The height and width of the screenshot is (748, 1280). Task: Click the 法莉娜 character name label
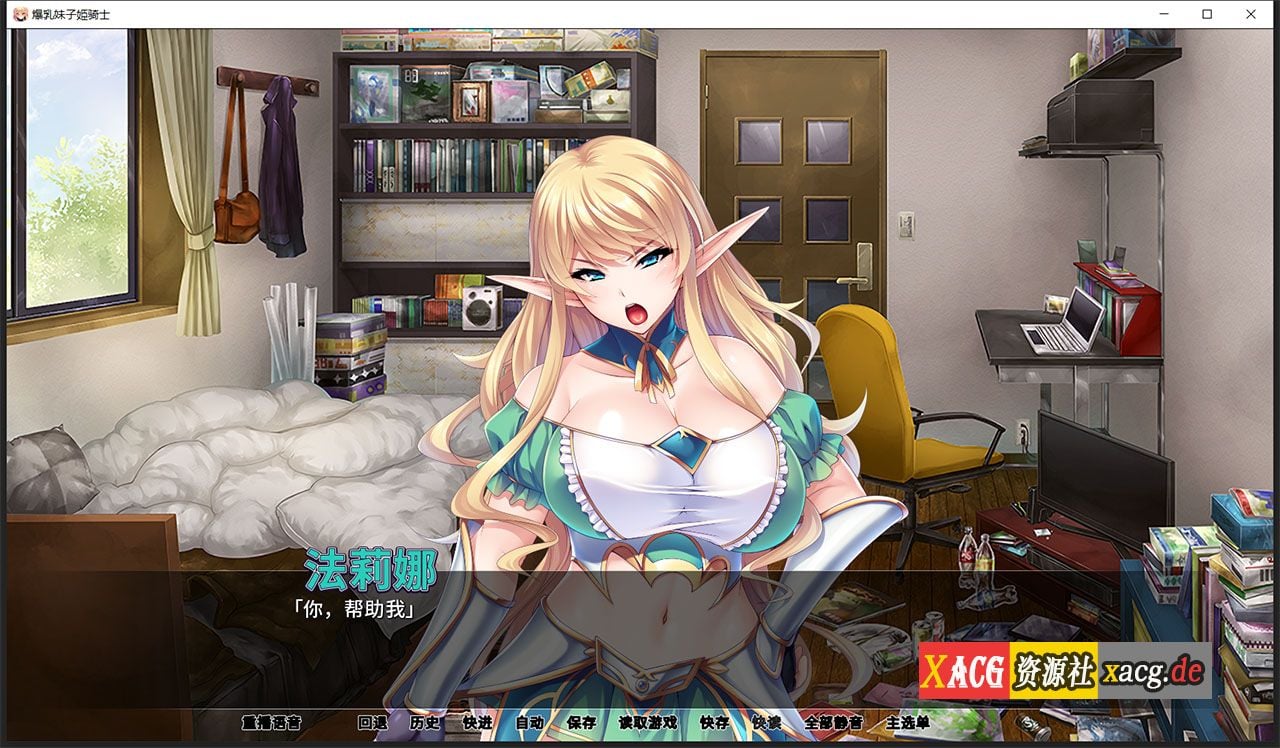[x=370, y=566]
